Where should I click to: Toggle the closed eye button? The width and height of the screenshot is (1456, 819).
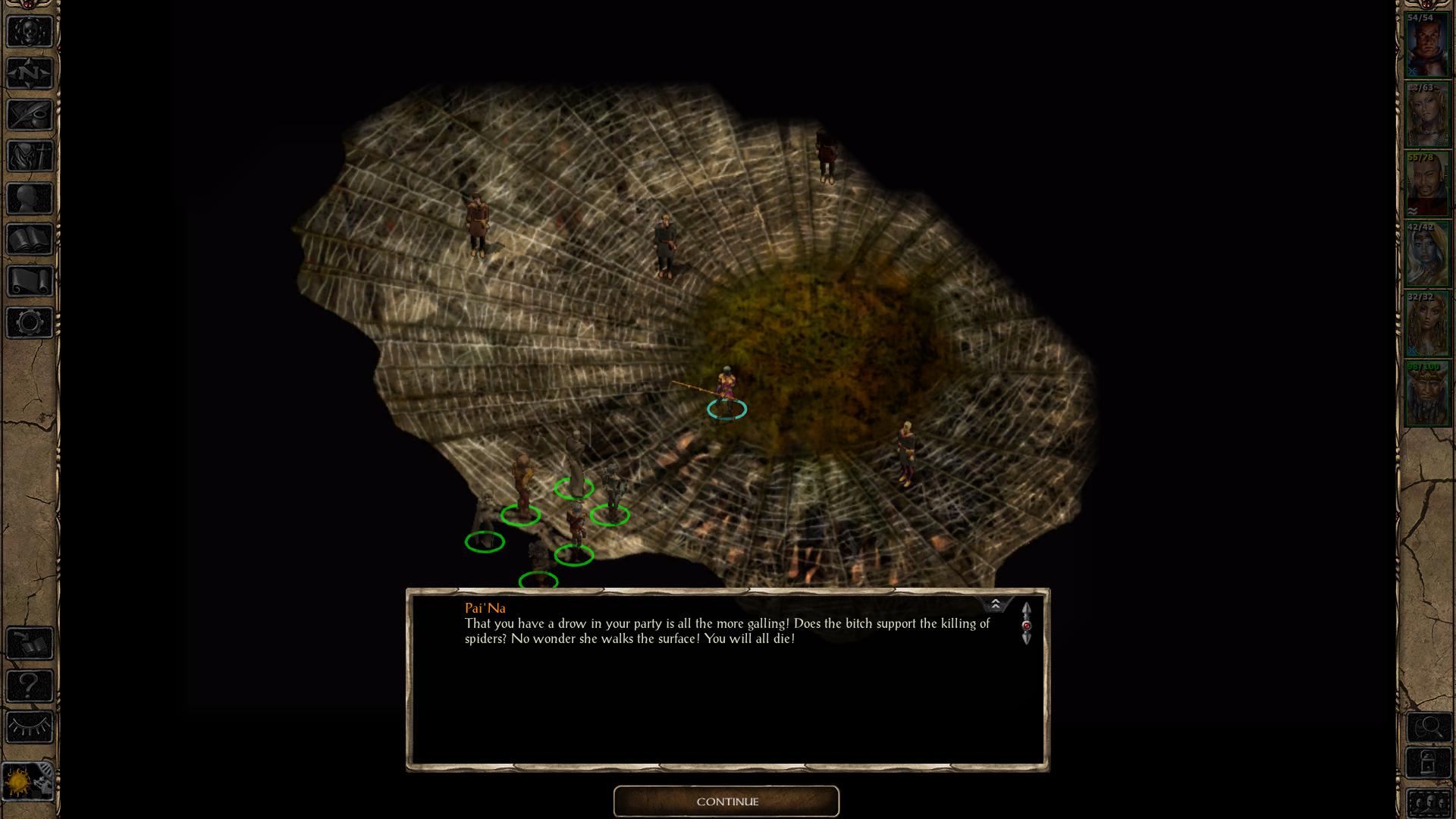(x=30, y=727)
